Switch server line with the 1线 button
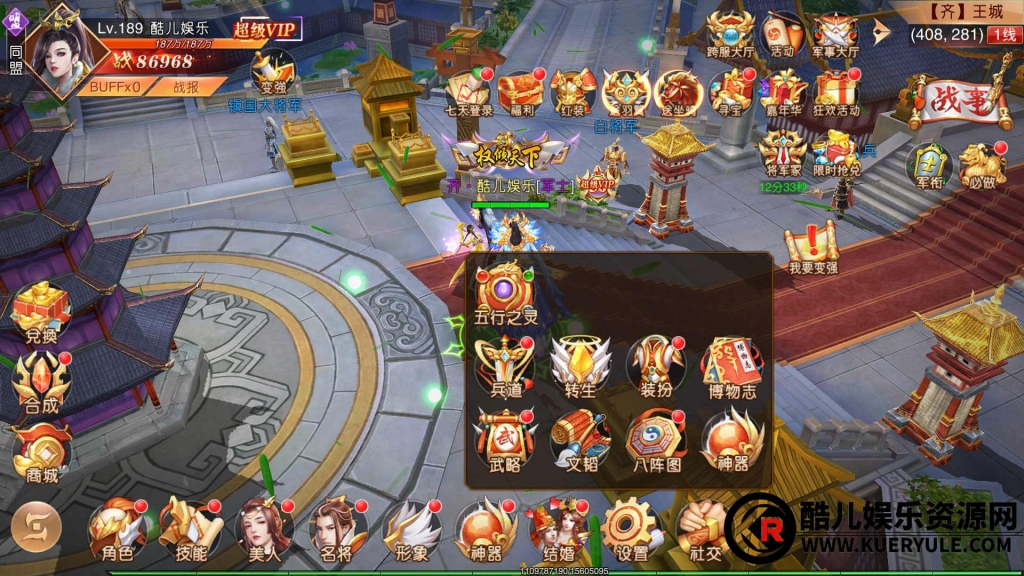Screen dimensions: 1024x576 click(1003, 35)
